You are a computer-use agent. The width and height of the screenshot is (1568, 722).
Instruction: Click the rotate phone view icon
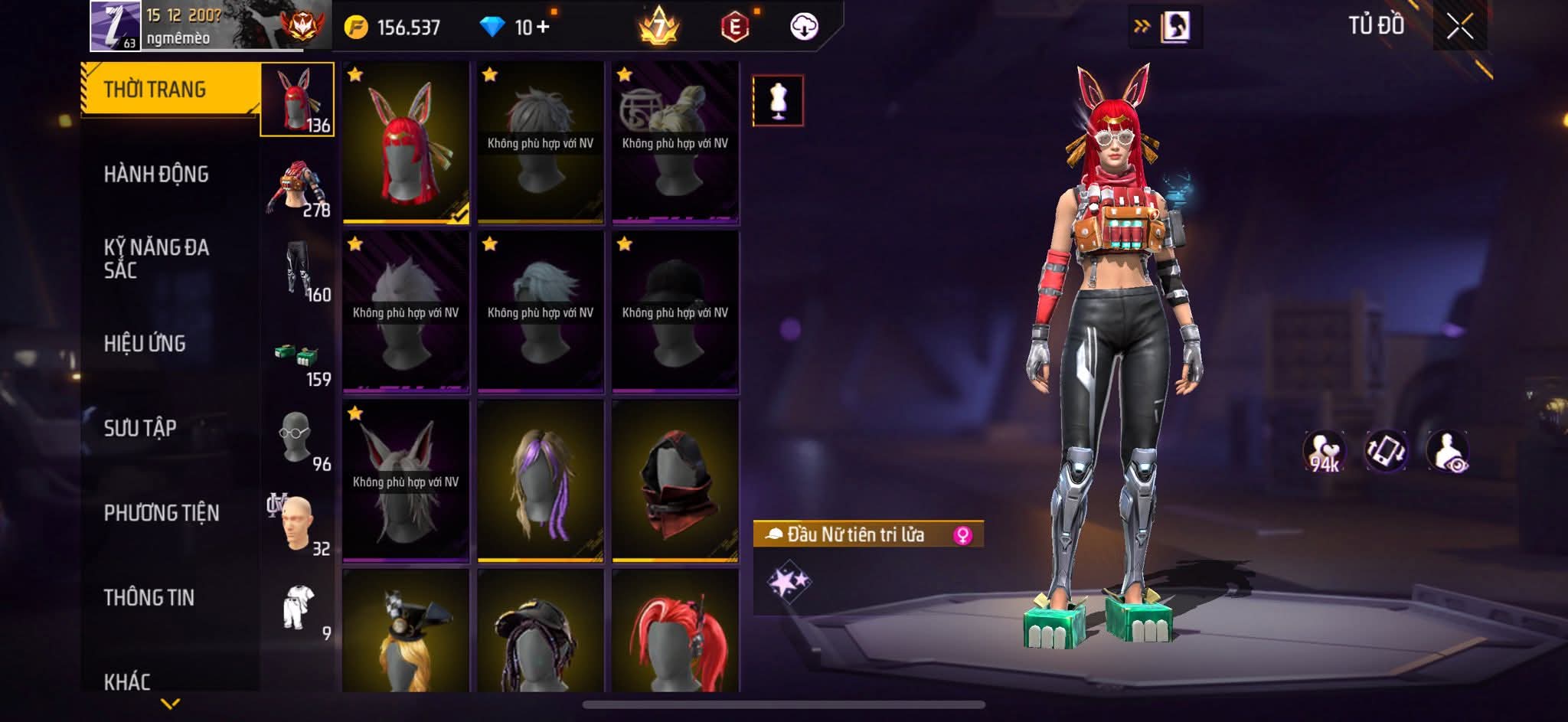click(1387, 451)
